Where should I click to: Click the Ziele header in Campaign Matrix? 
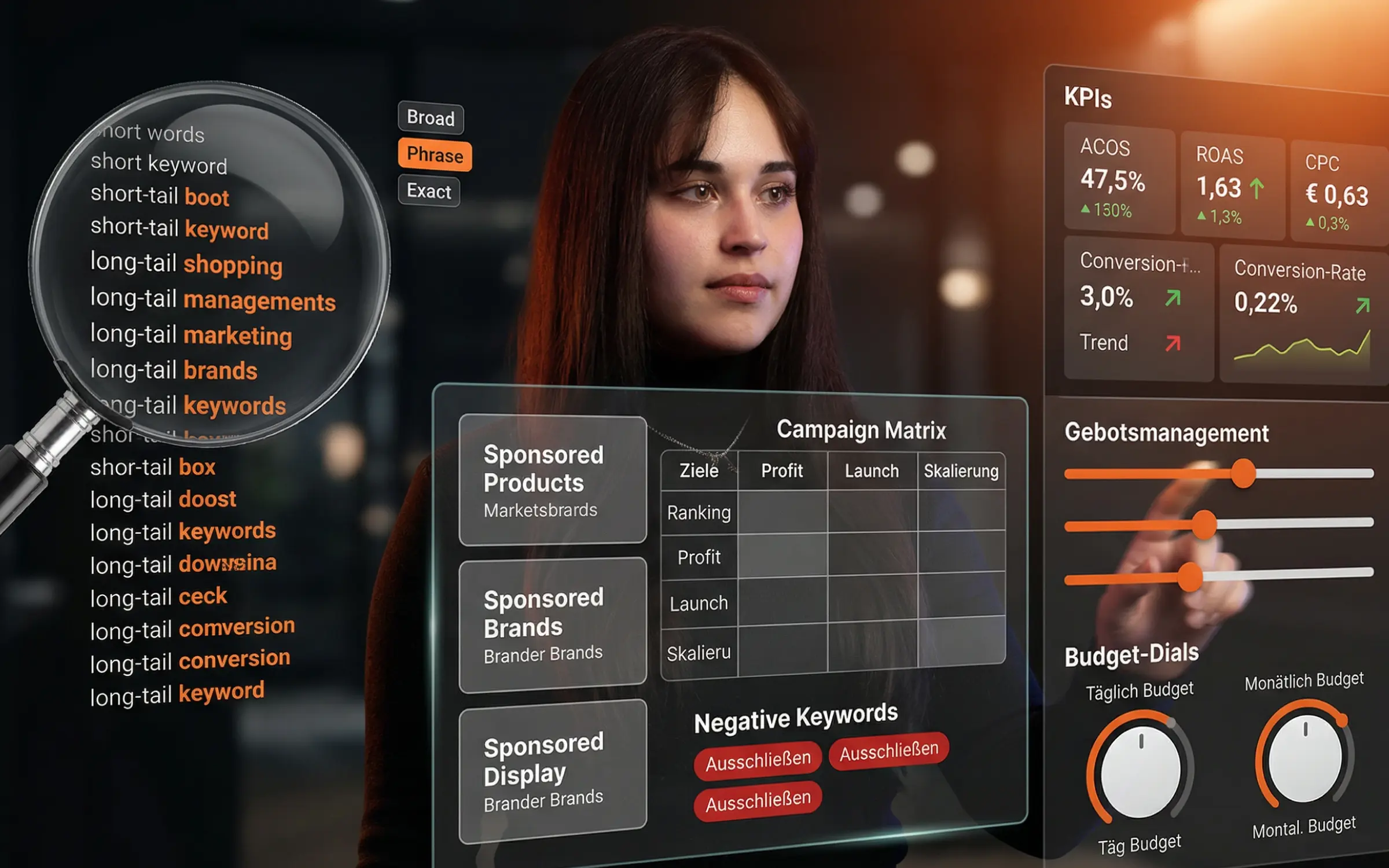click(699, 470)
